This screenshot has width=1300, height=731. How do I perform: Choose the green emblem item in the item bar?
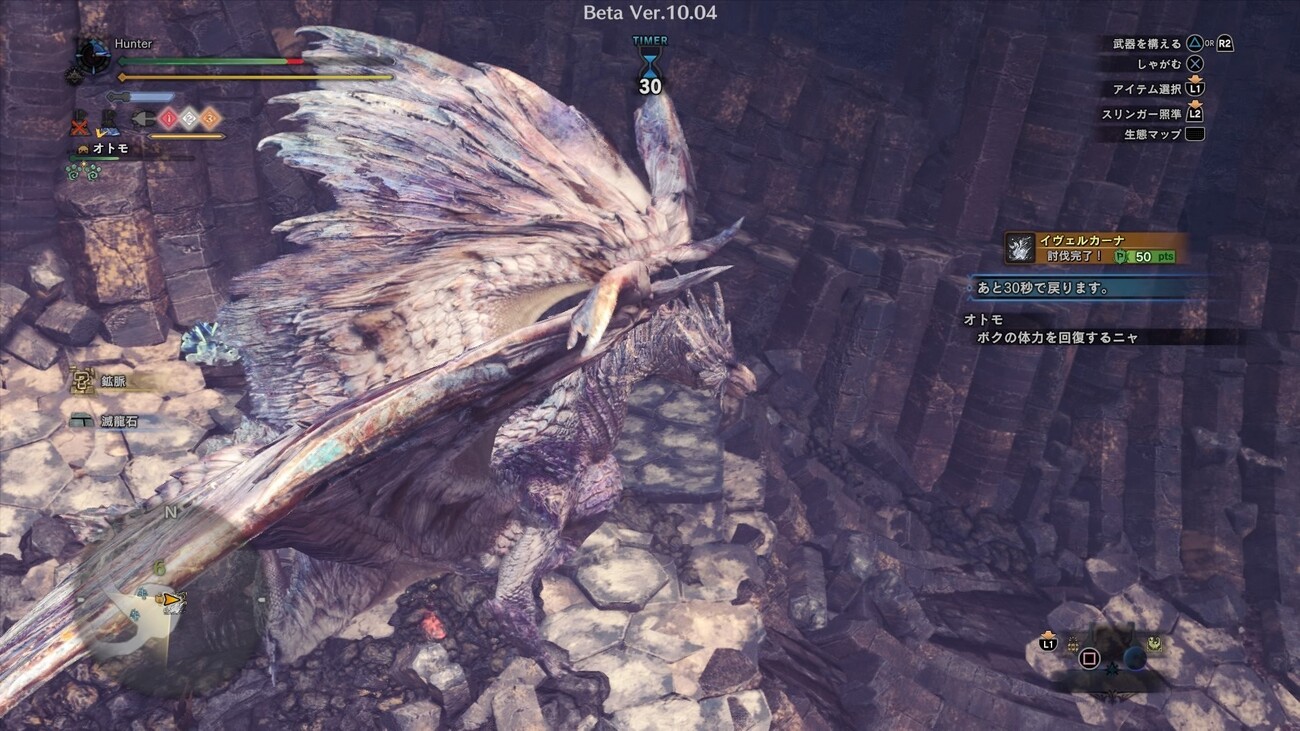pyautogui.click(x=1153, y=645)
